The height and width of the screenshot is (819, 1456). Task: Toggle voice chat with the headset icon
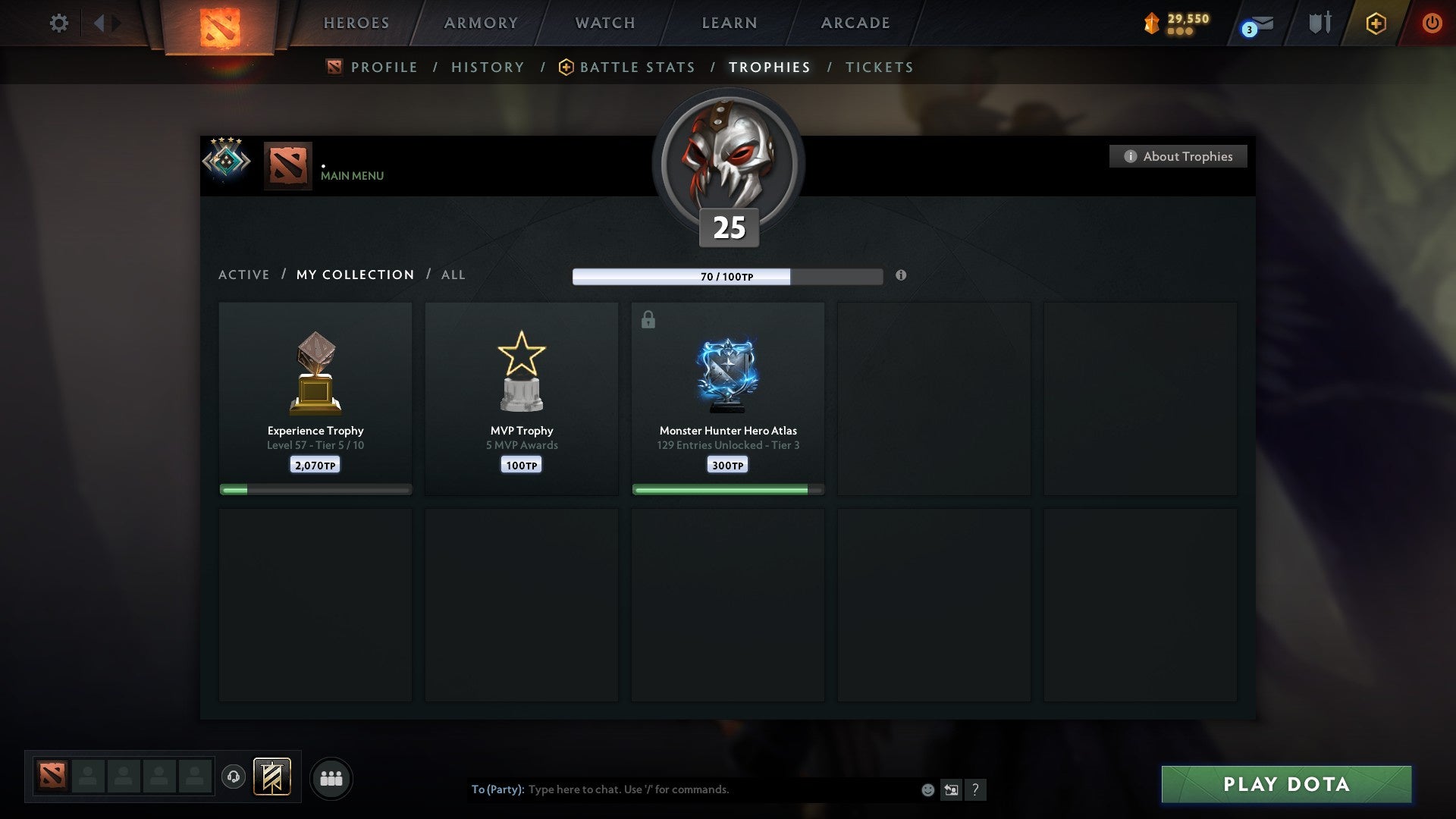pyautogui.click(x=234, y=777)
